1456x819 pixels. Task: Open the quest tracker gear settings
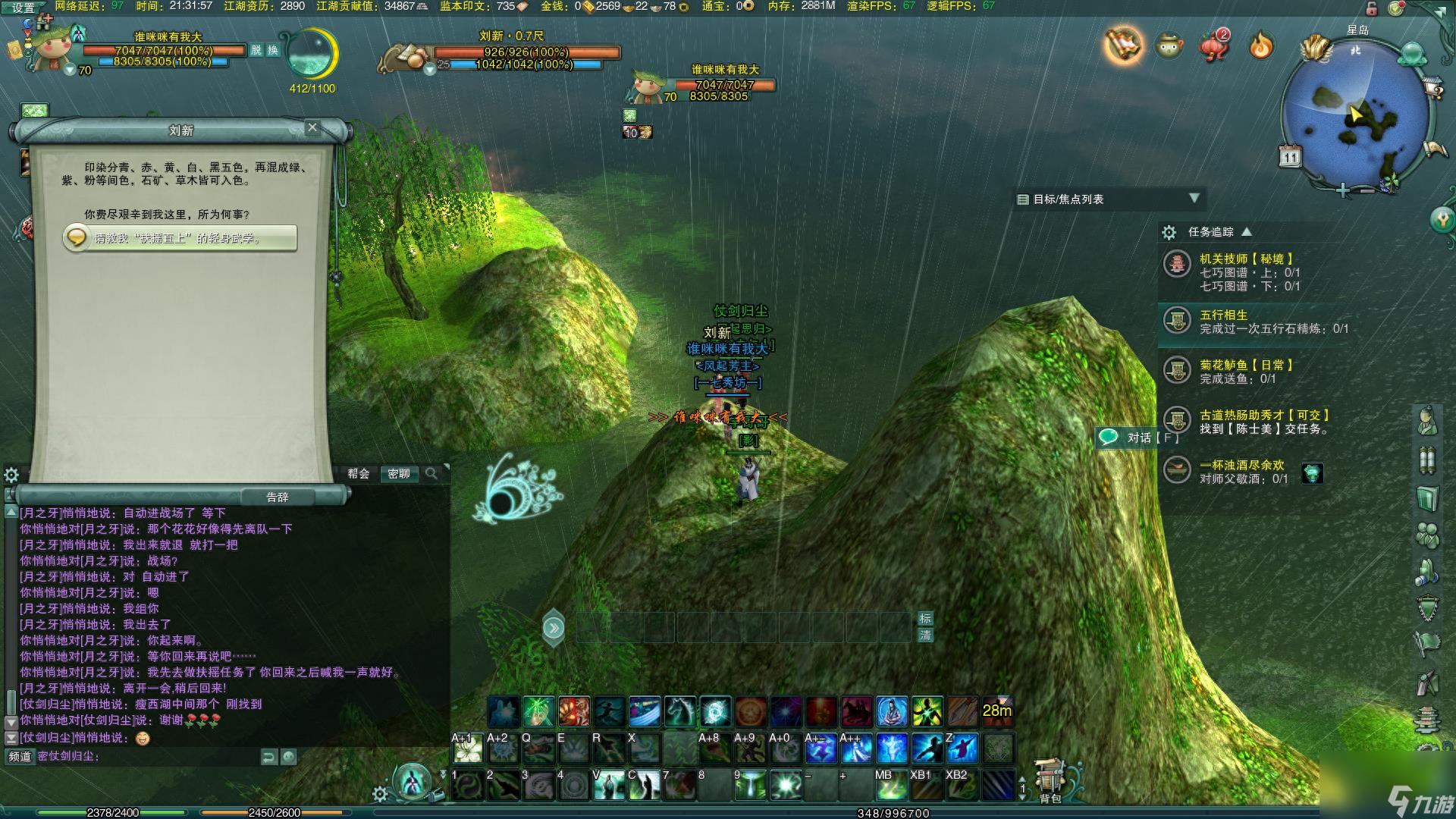tap(1169, 232)
